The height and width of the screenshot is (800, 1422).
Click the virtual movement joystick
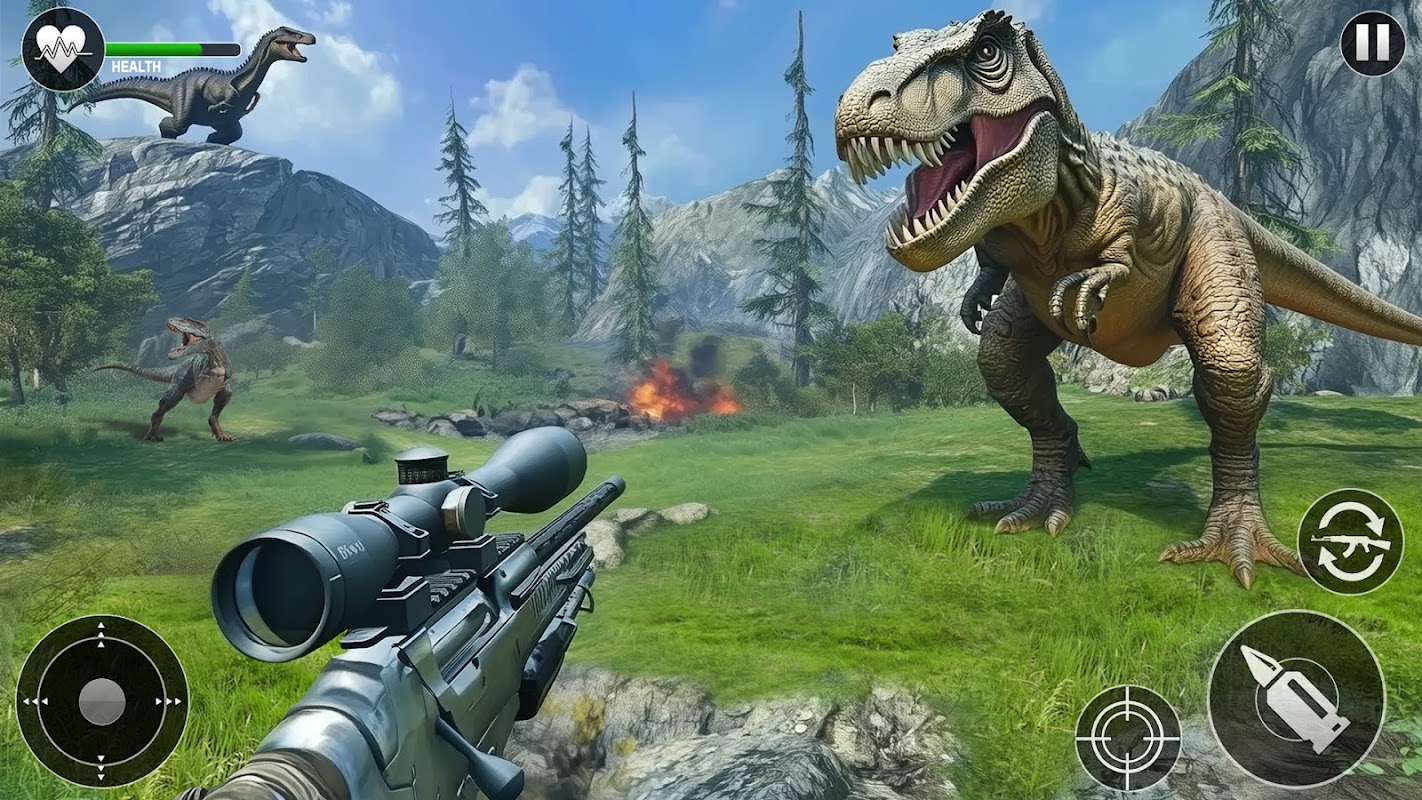tap(102, 701)
